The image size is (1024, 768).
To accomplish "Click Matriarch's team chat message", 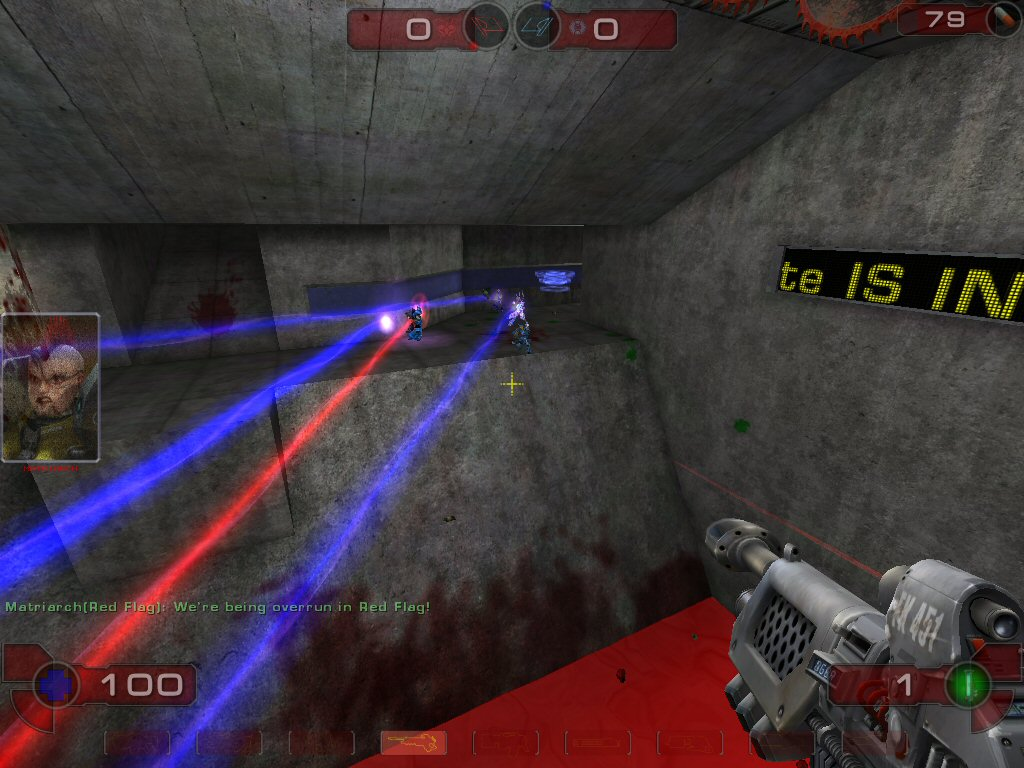I will point(218,607).
